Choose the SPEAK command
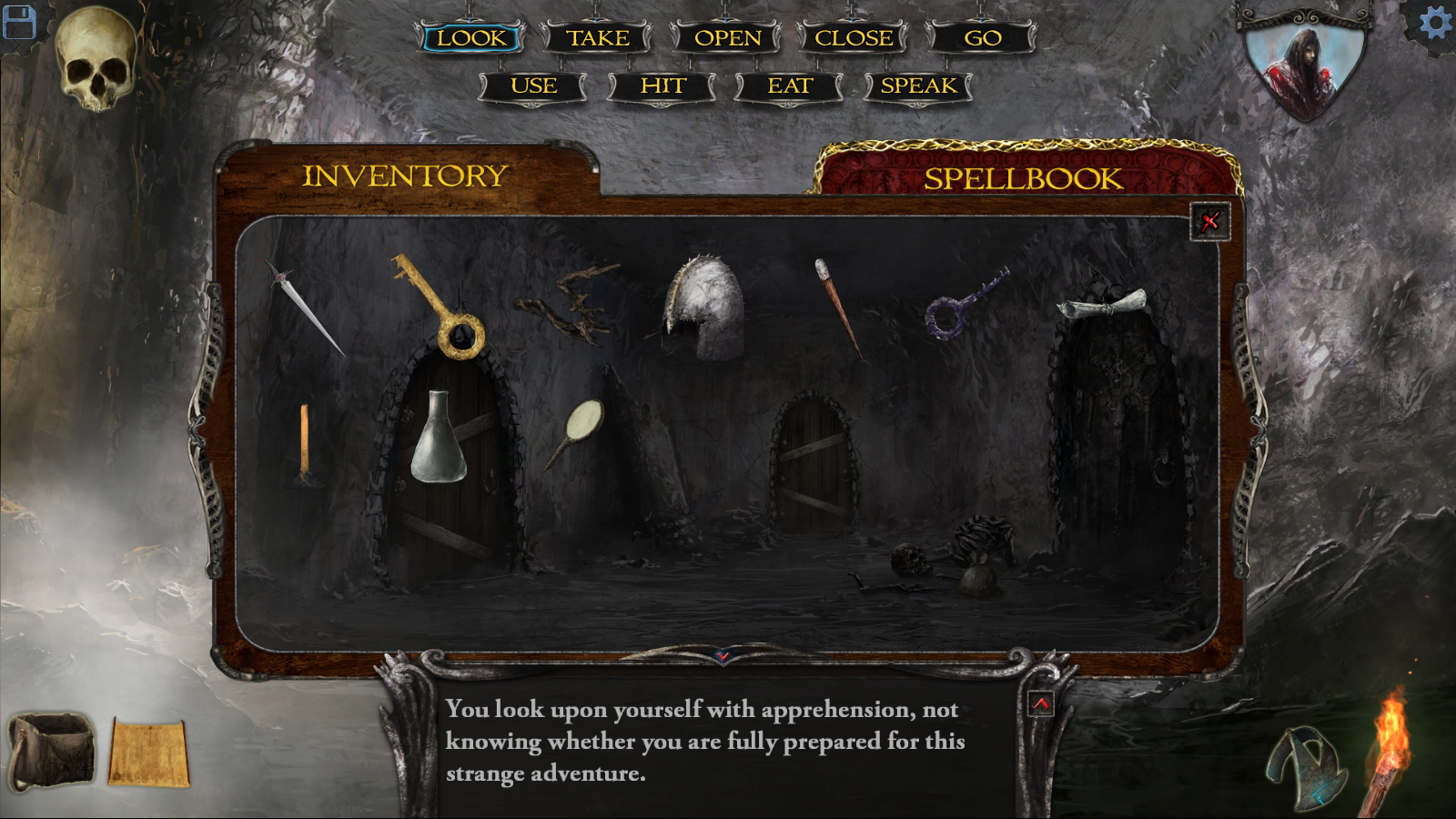Screen dimensions: 1456x819 (918, 86)
